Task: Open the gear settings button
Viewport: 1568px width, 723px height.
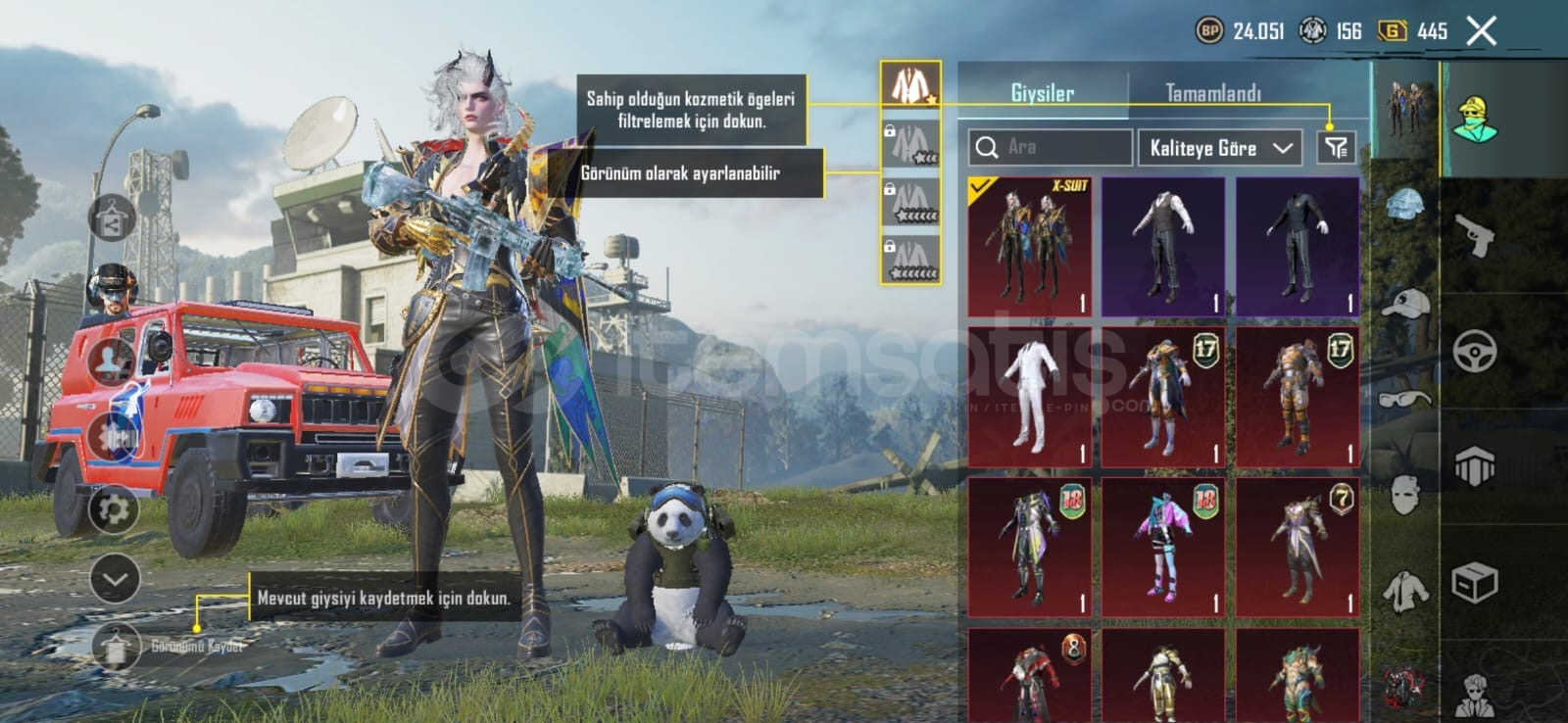Action: [x=114, y=509]
